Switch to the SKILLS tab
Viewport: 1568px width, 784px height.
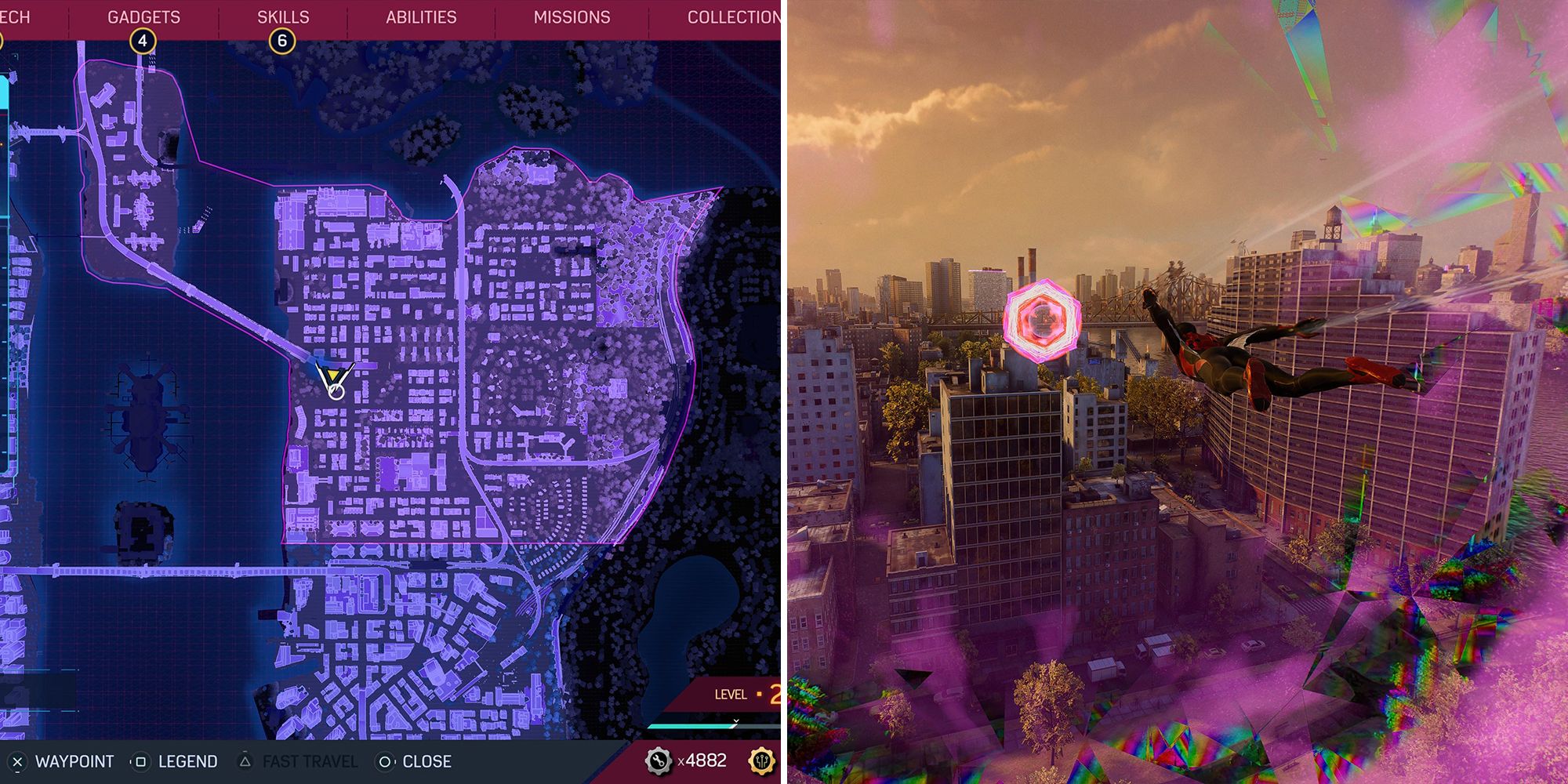coord(285,16)
